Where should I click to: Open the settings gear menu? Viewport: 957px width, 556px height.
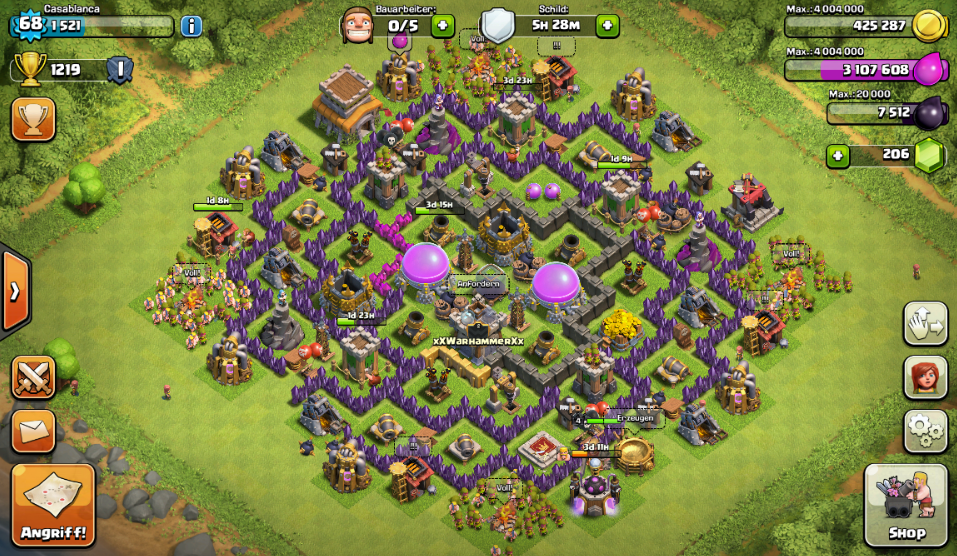[x=925, y=431]
